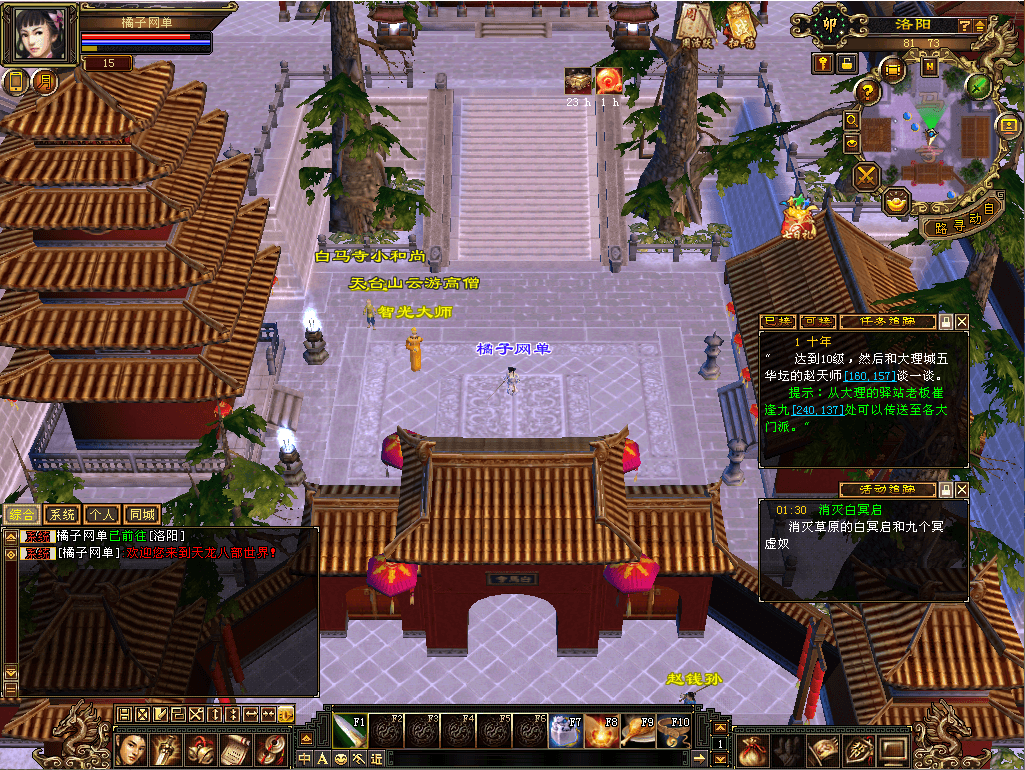
Task: Switch to the 个人 chat tab
Action: [101, 514]
